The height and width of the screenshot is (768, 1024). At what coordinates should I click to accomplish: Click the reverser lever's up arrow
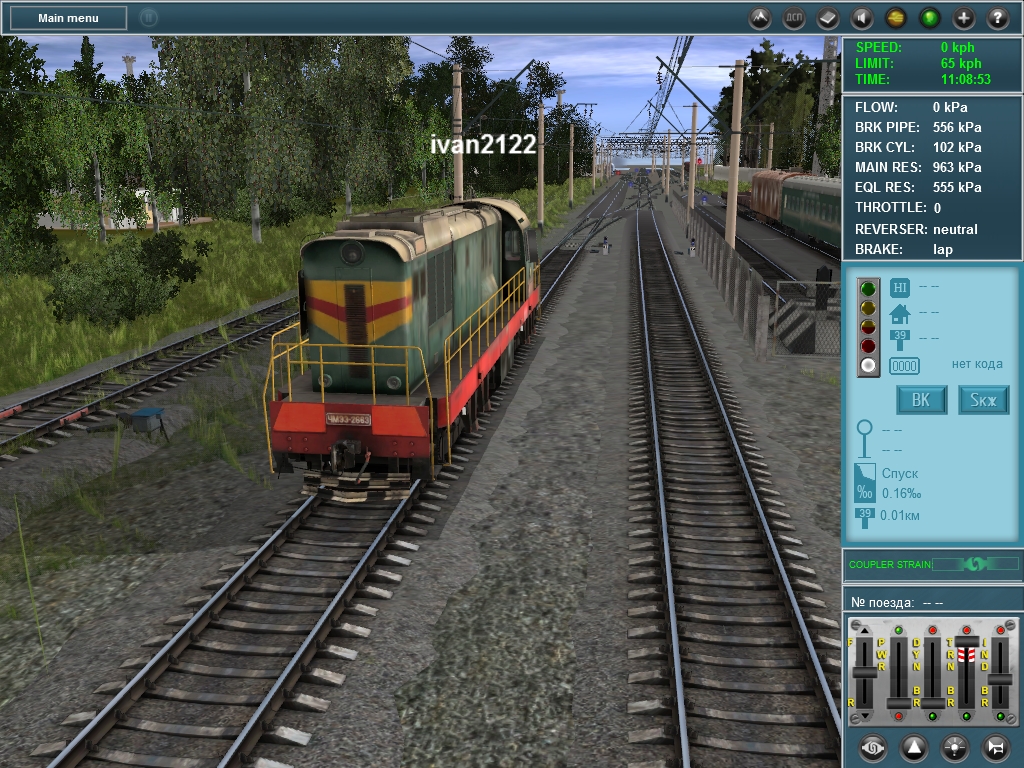point(865,631)
